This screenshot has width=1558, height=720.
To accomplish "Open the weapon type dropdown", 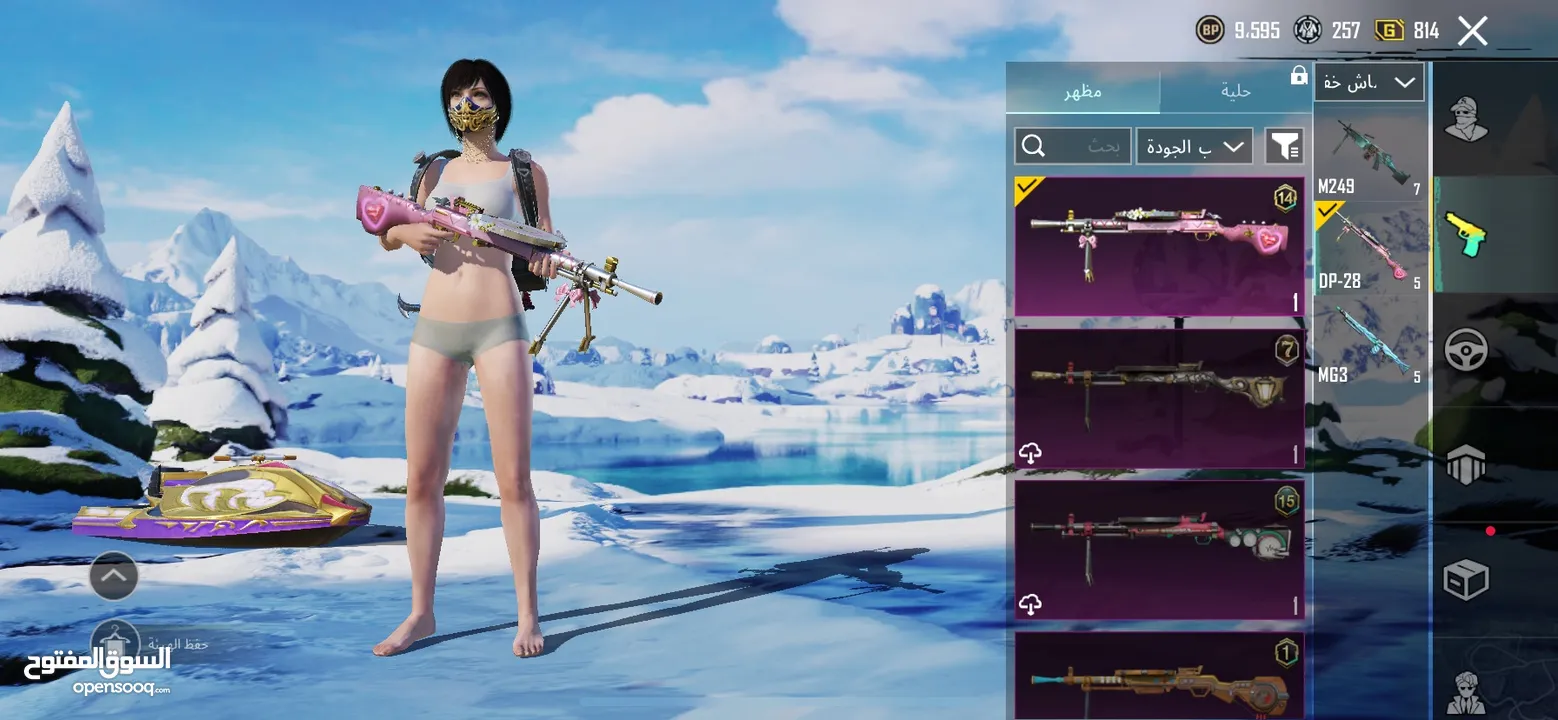I will pyautogui.click(x=1368, y=82).
